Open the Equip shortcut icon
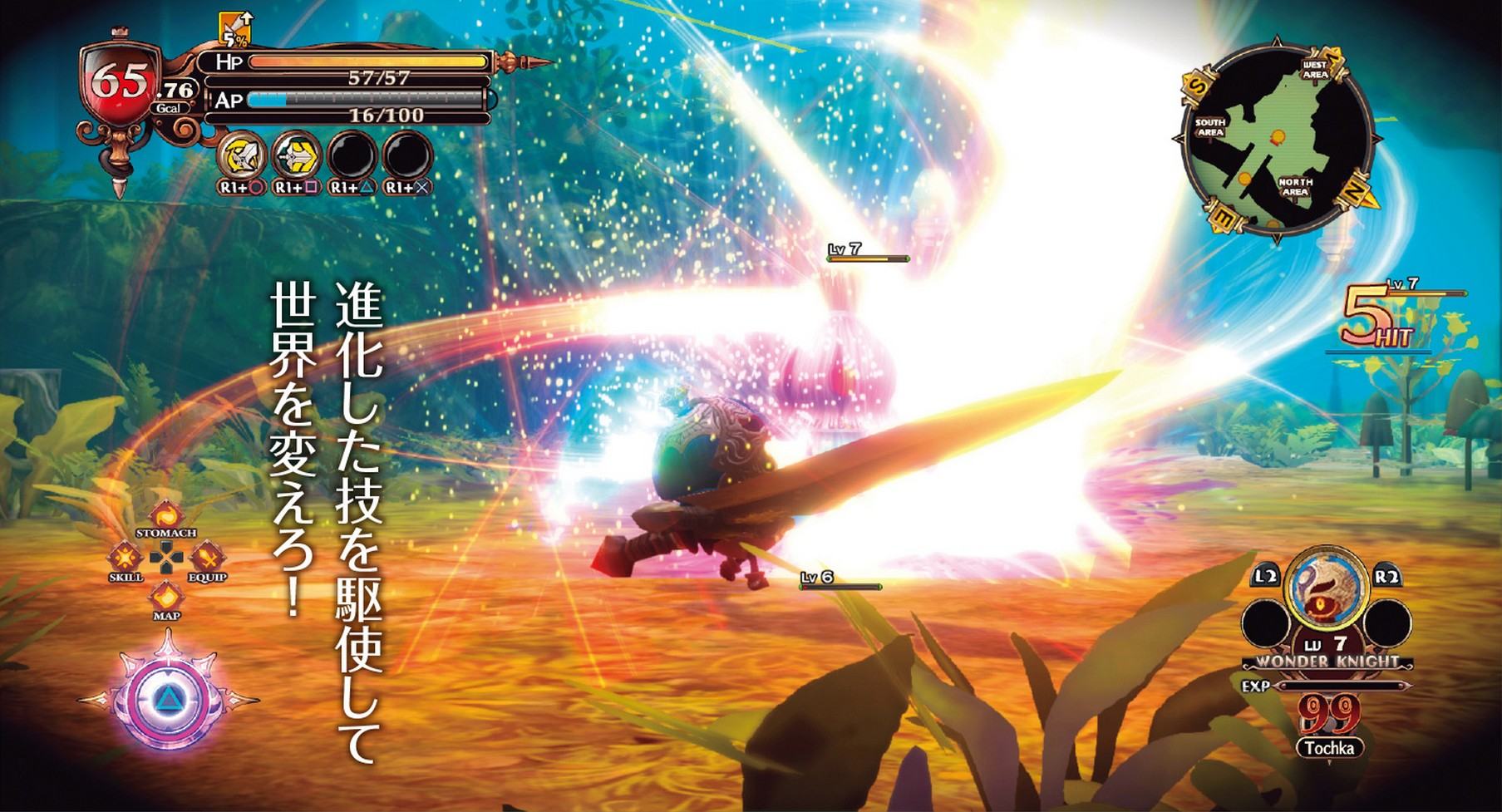The height and width of the screenshot is (812, 1502). pyautogui.click(x=206, y=556)
